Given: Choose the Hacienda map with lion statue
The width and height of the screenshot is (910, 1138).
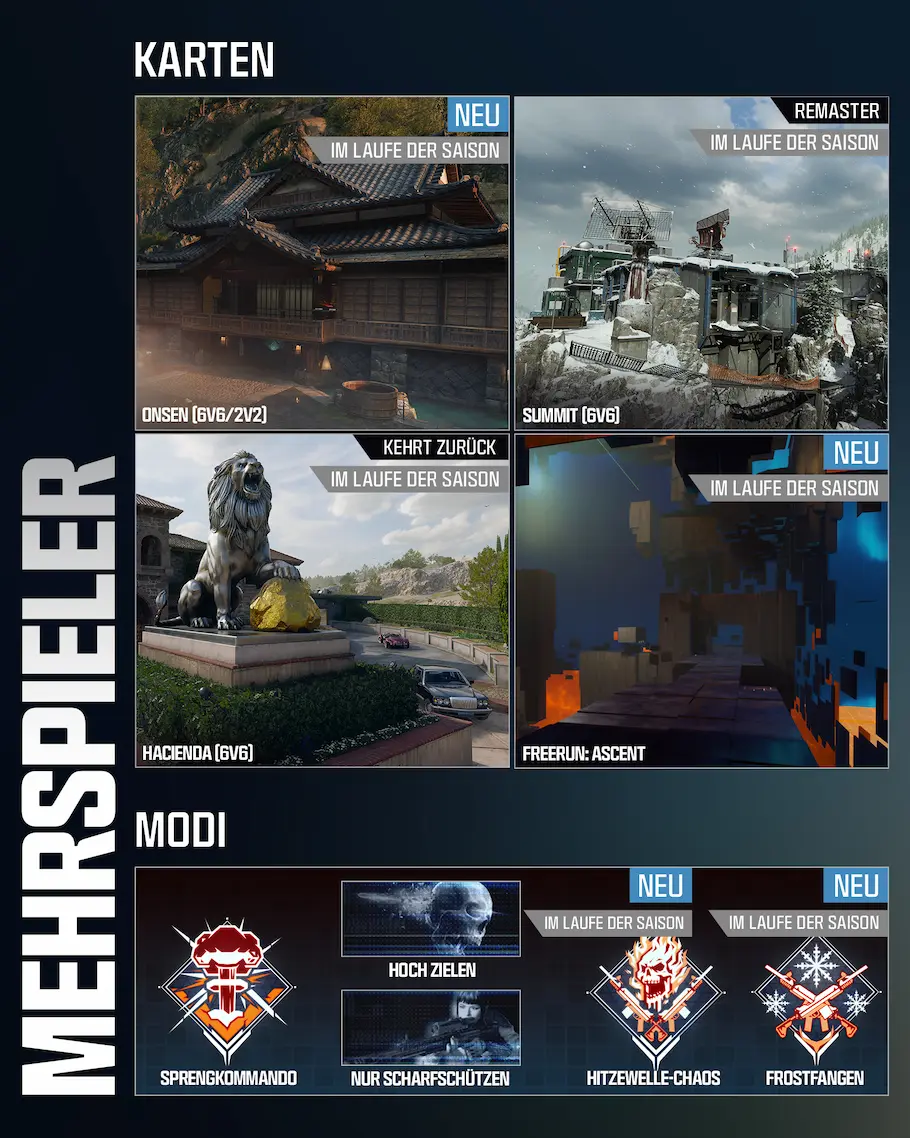Looking at the screenshot, I should coord(322,600).
